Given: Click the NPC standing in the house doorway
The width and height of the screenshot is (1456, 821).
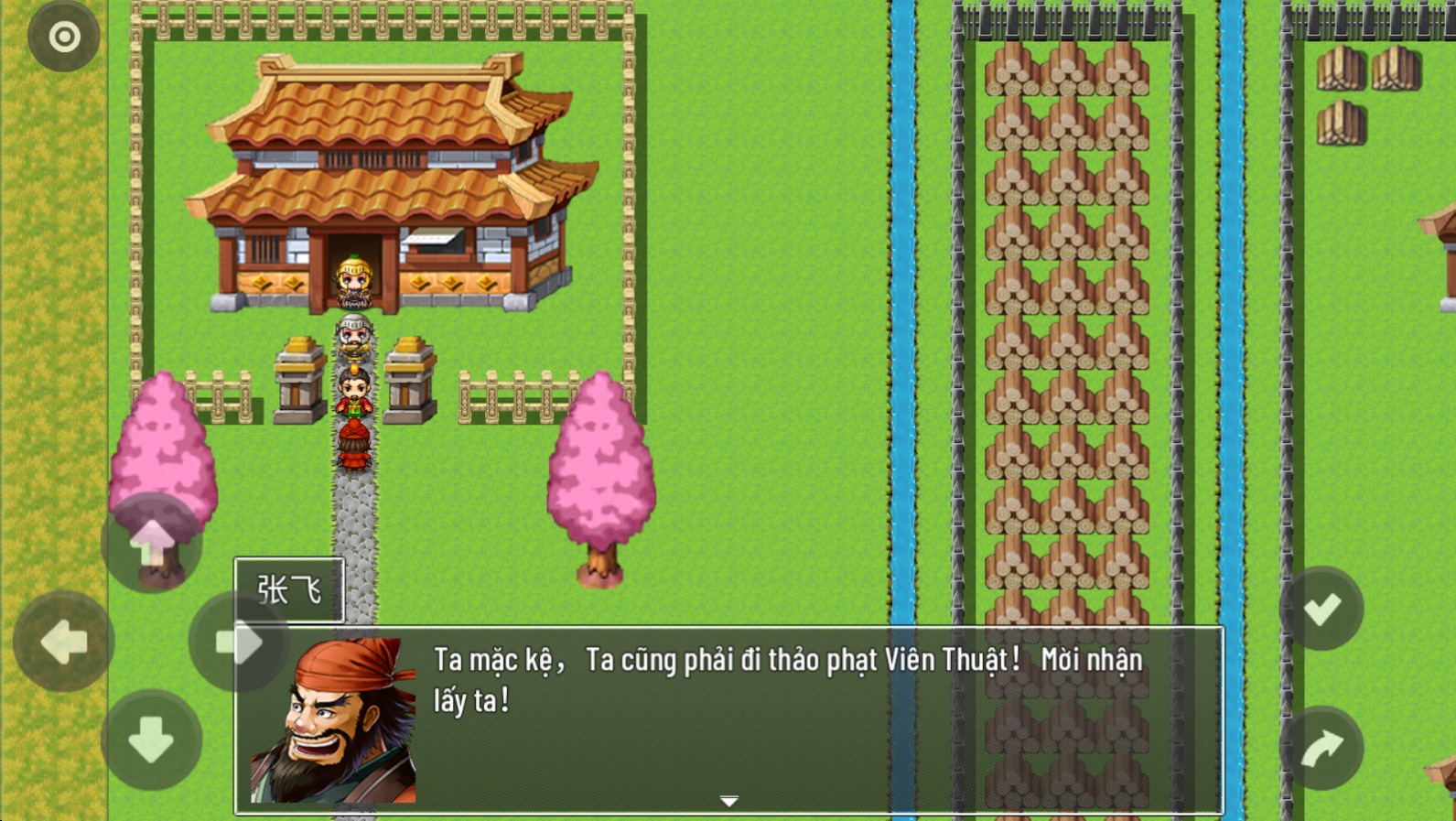Looking at the screenshot, I should point(353,279).
